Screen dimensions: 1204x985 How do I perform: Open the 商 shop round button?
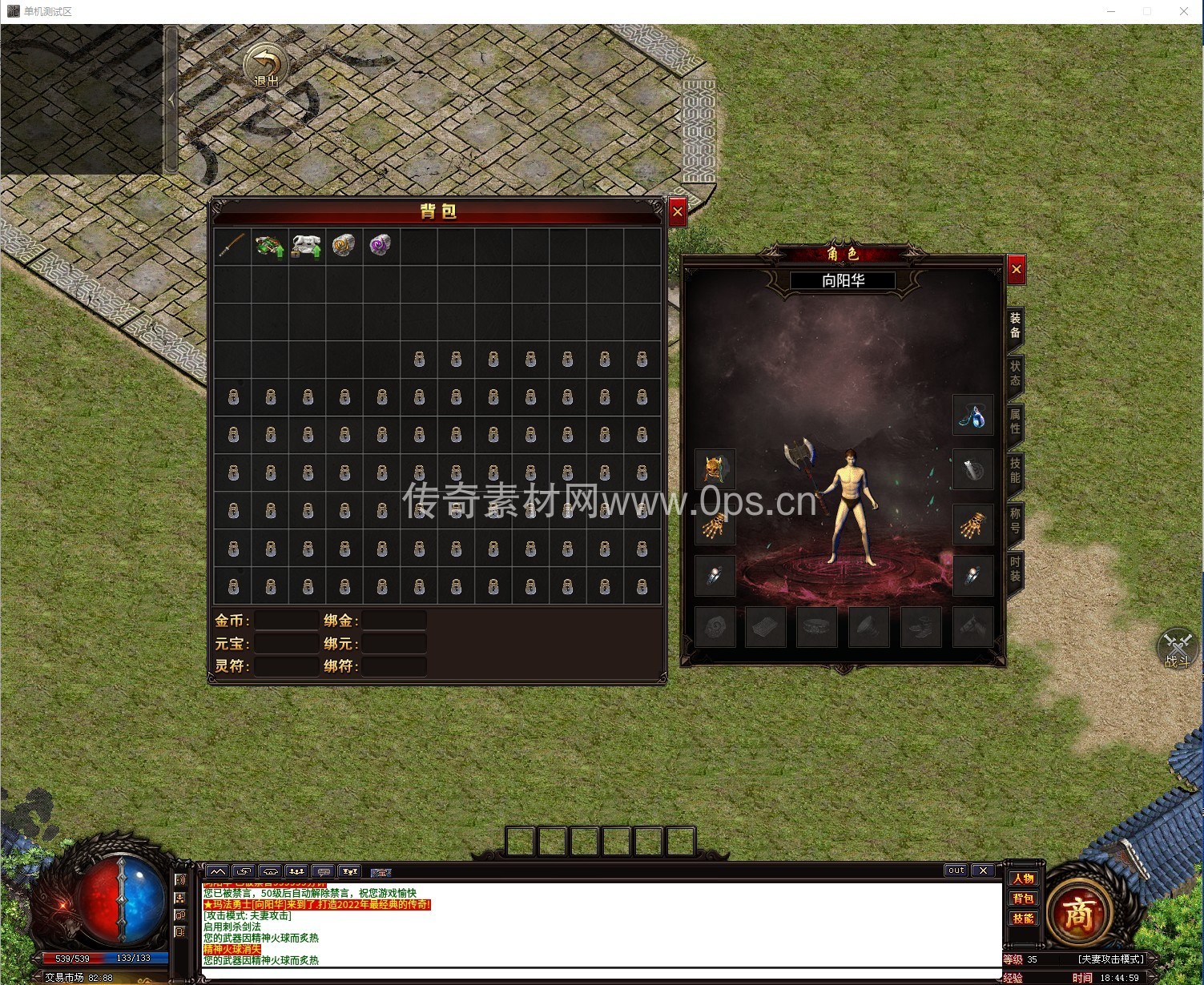[x=1078, y=914]
